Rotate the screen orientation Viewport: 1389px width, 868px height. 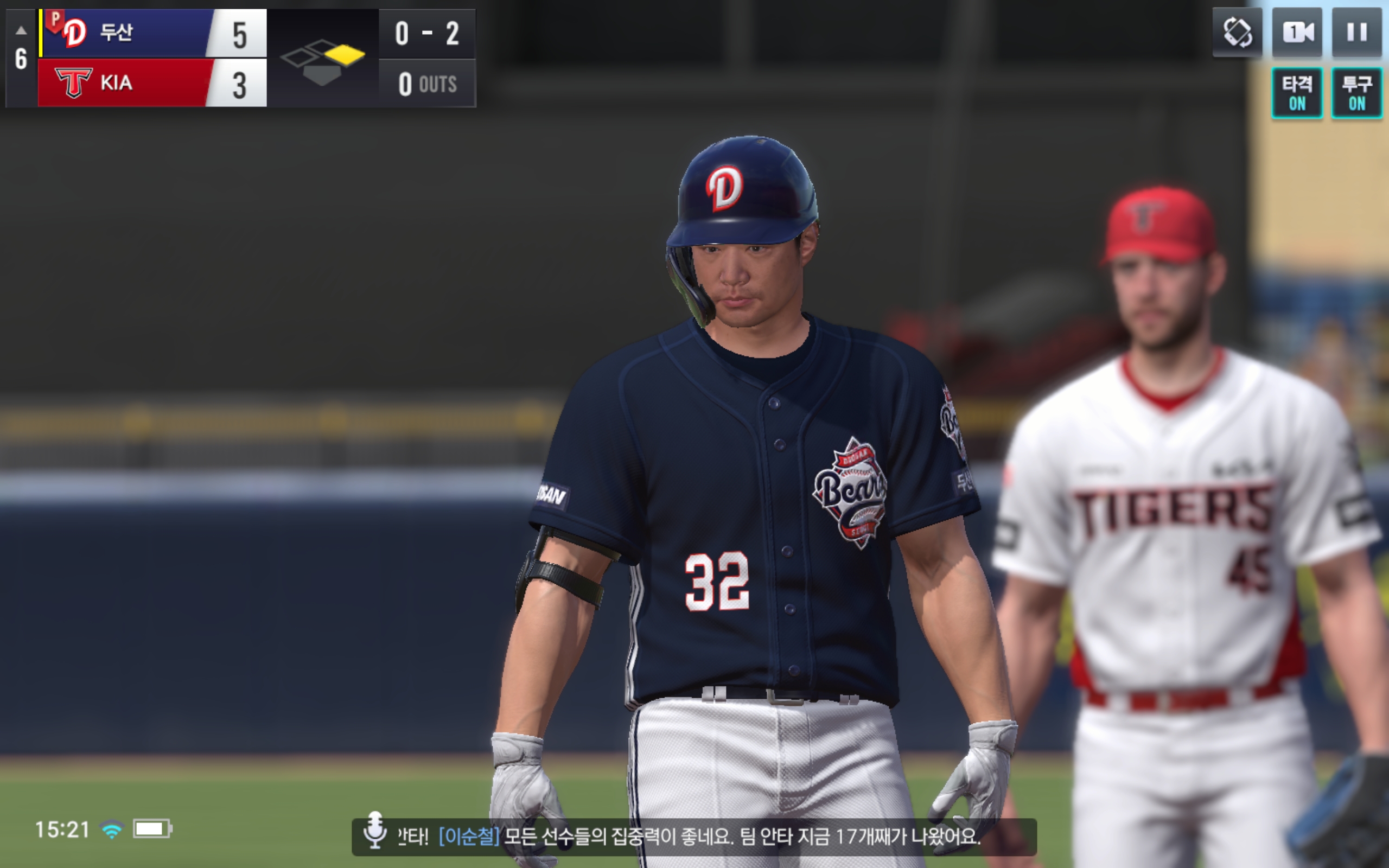tap(1237, 32)
